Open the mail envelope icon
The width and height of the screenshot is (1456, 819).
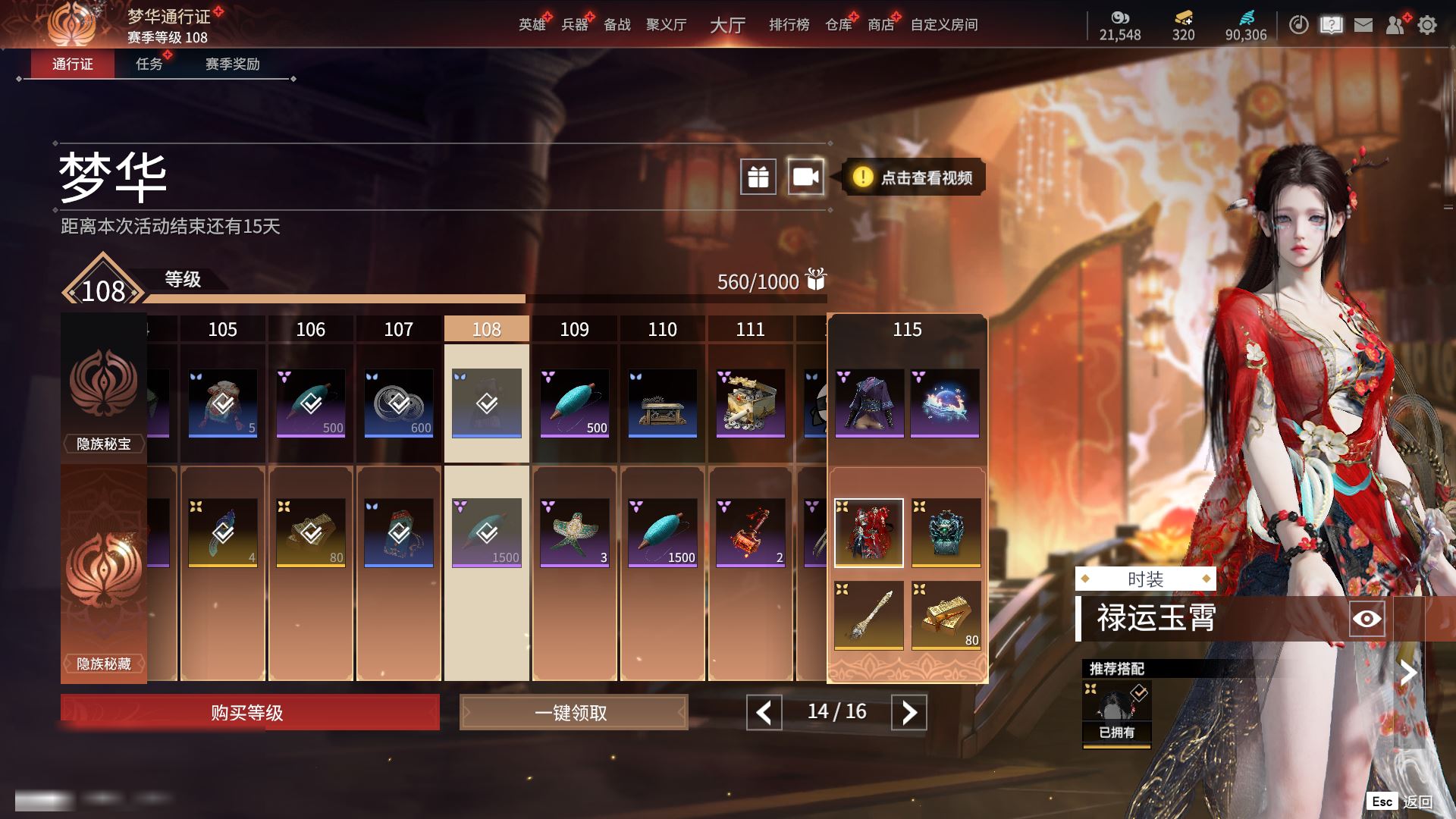pyautogui.click(x=1363, y=25)
